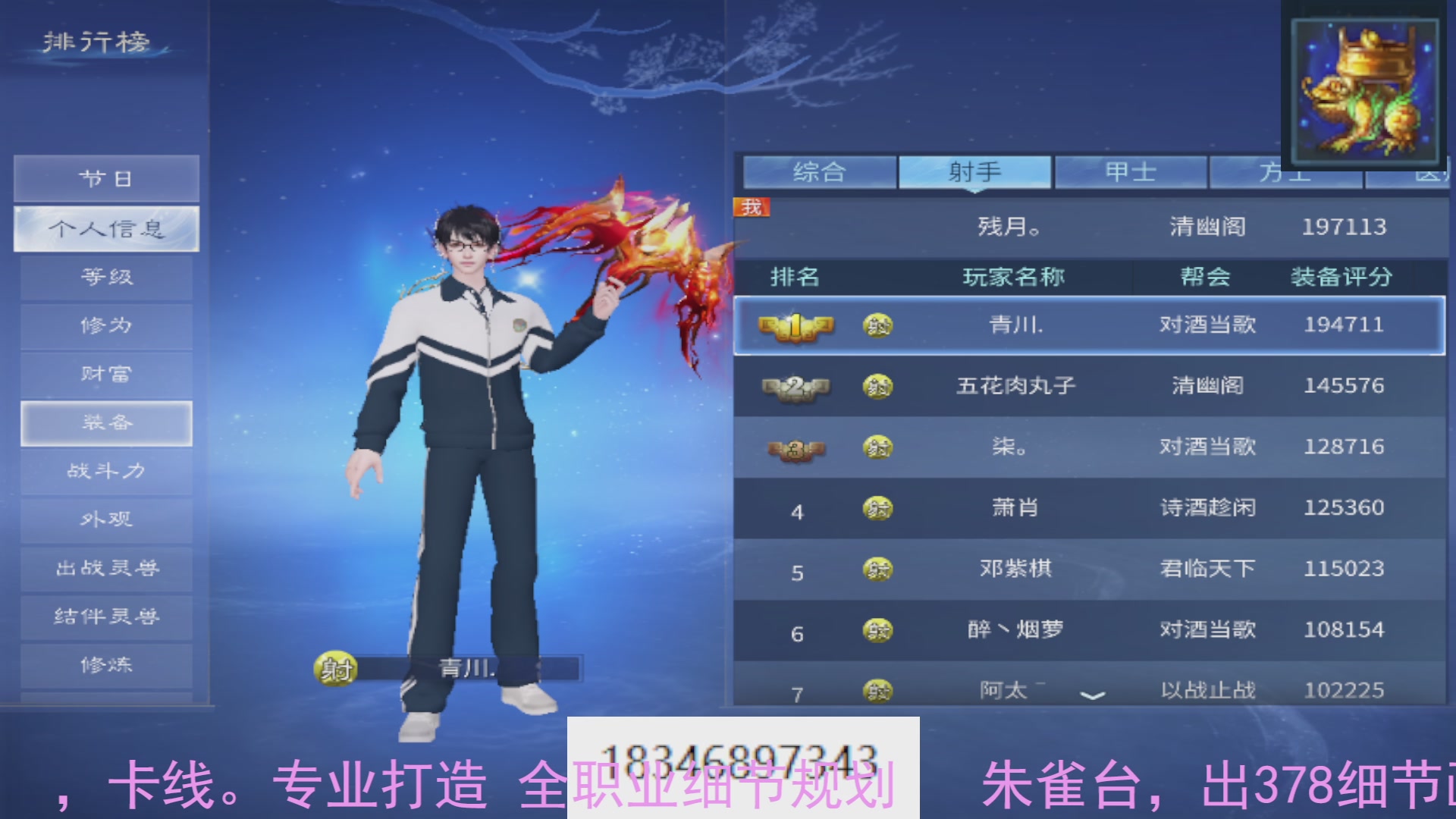Select the archer class icon beside 青川.

pyautogui.click(x=877, y=325)
